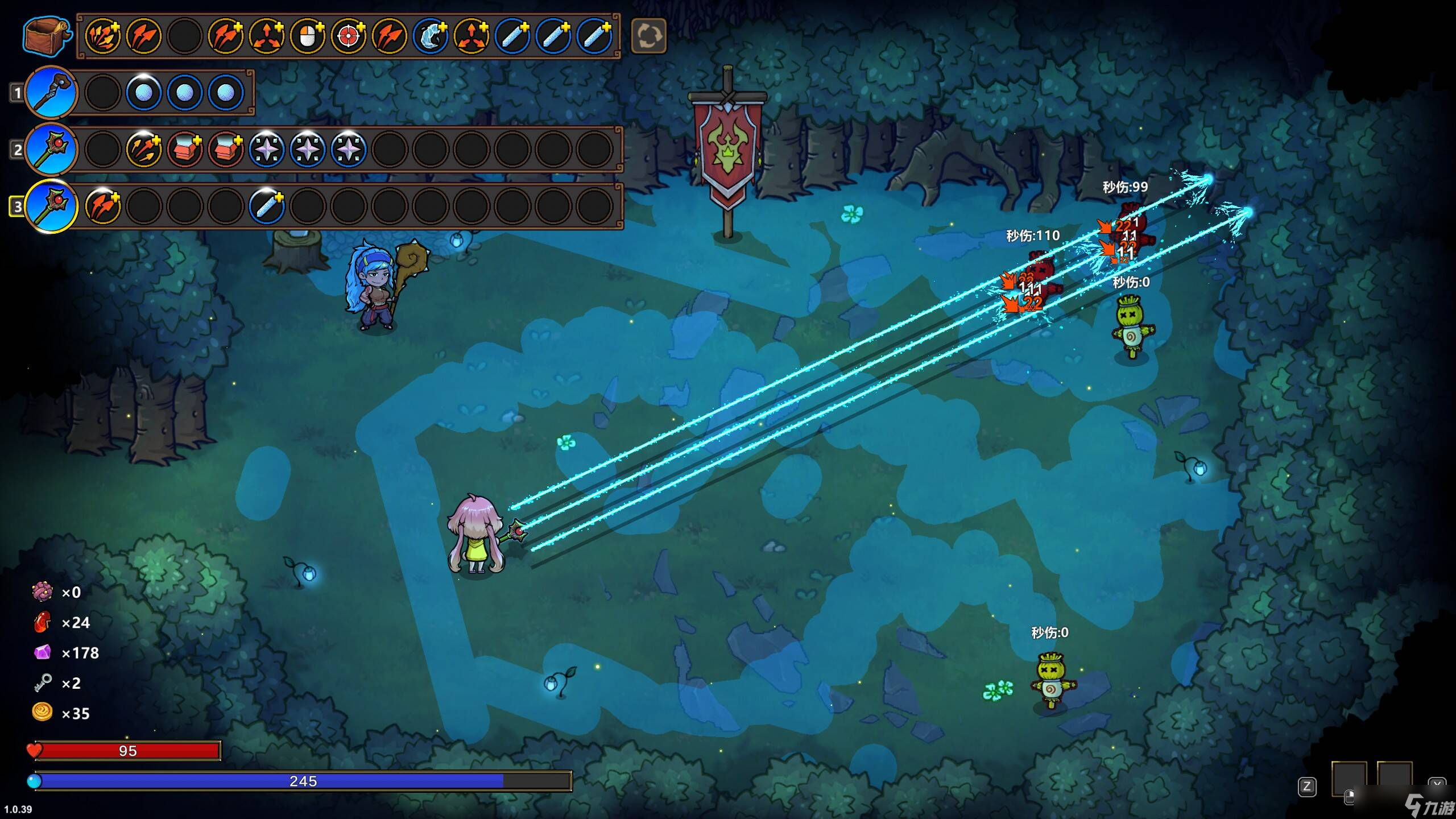
Task: Switch to the green scepter in wand slot 2
Action: click(51, 149)
